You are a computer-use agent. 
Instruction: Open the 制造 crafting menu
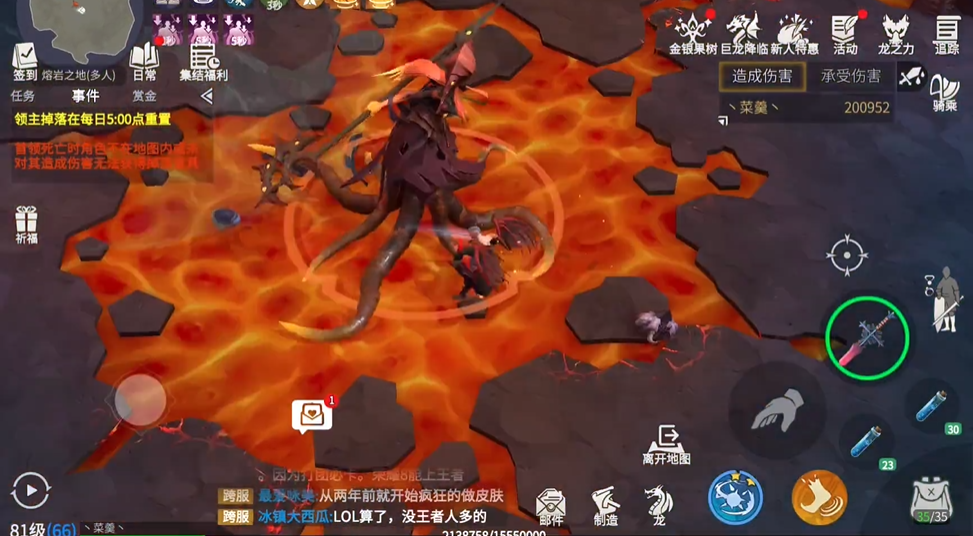pyautogui.click(x=605, y=505)
